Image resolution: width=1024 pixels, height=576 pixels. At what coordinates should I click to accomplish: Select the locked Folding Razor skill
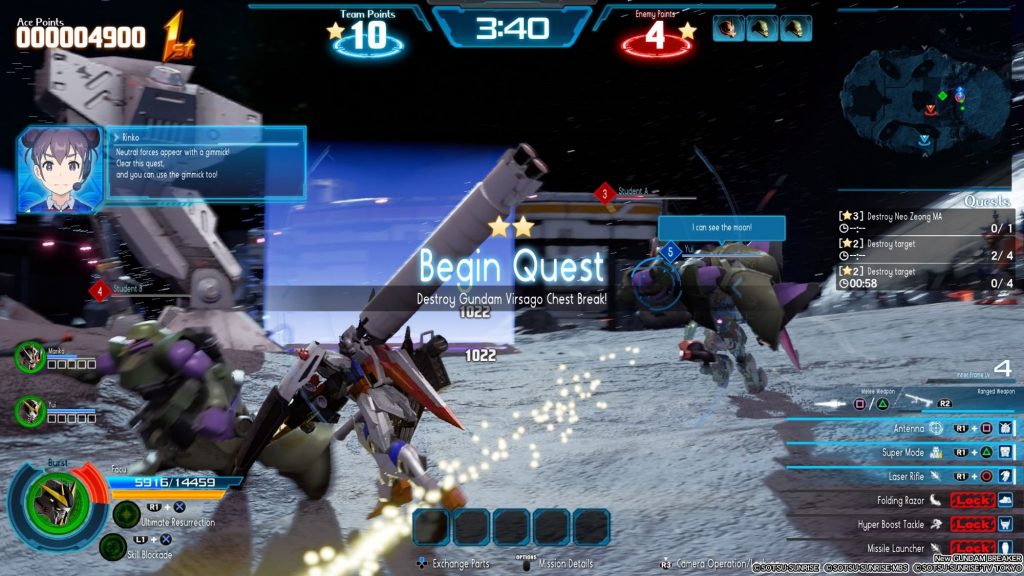[900, 499]
